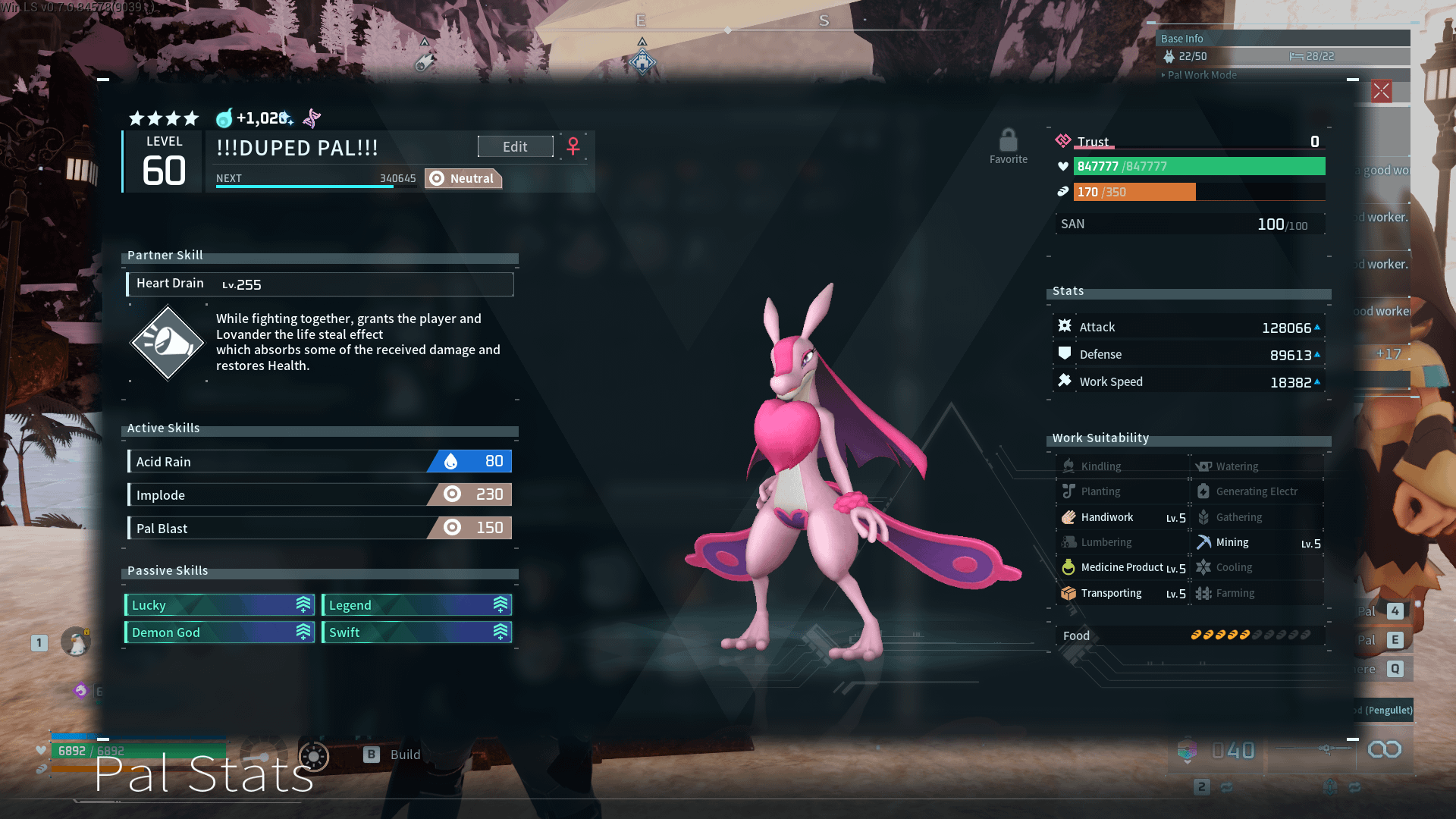Click the pink DNA strand icon
1456x819 pixels.
click(x=312, y=118)
